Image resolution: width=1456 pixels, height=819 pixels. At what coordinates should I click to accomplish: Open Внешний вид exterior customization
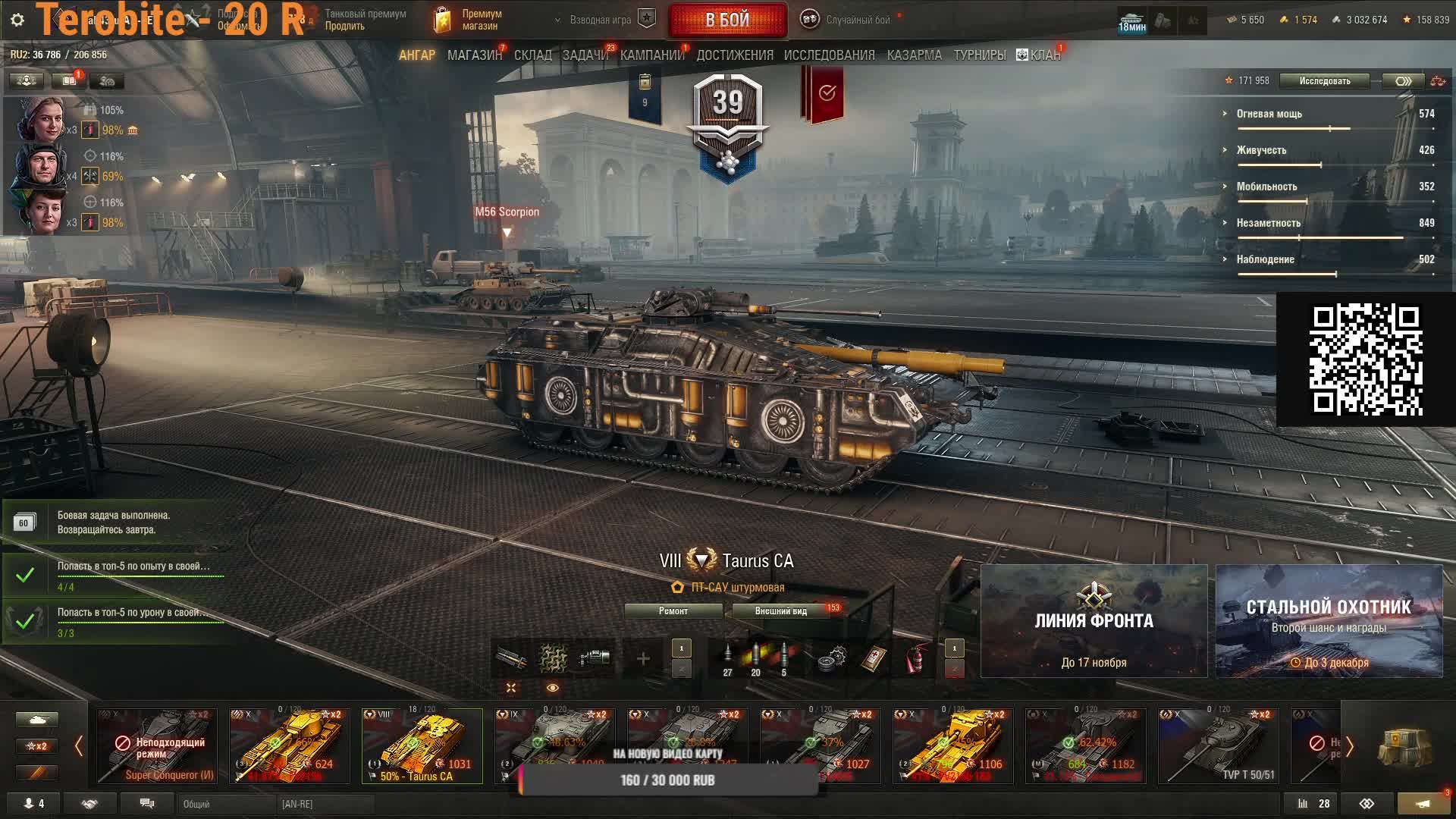tap(780, 611)
